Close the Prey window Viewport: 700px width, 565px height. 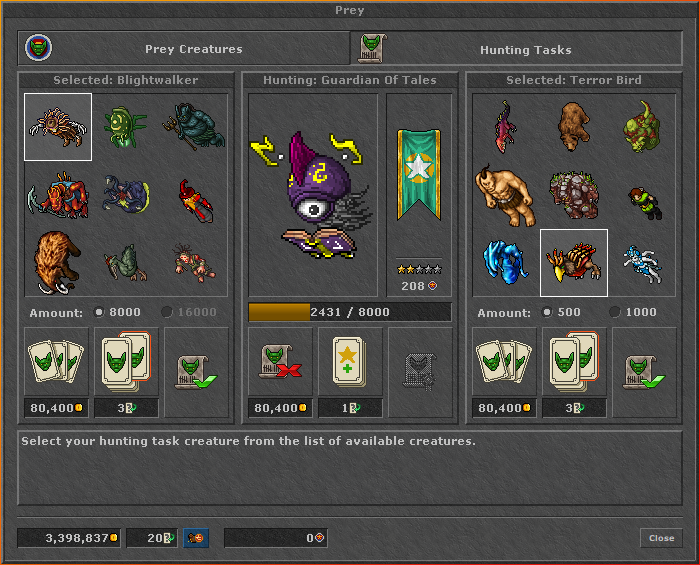(x=661, y=538)
